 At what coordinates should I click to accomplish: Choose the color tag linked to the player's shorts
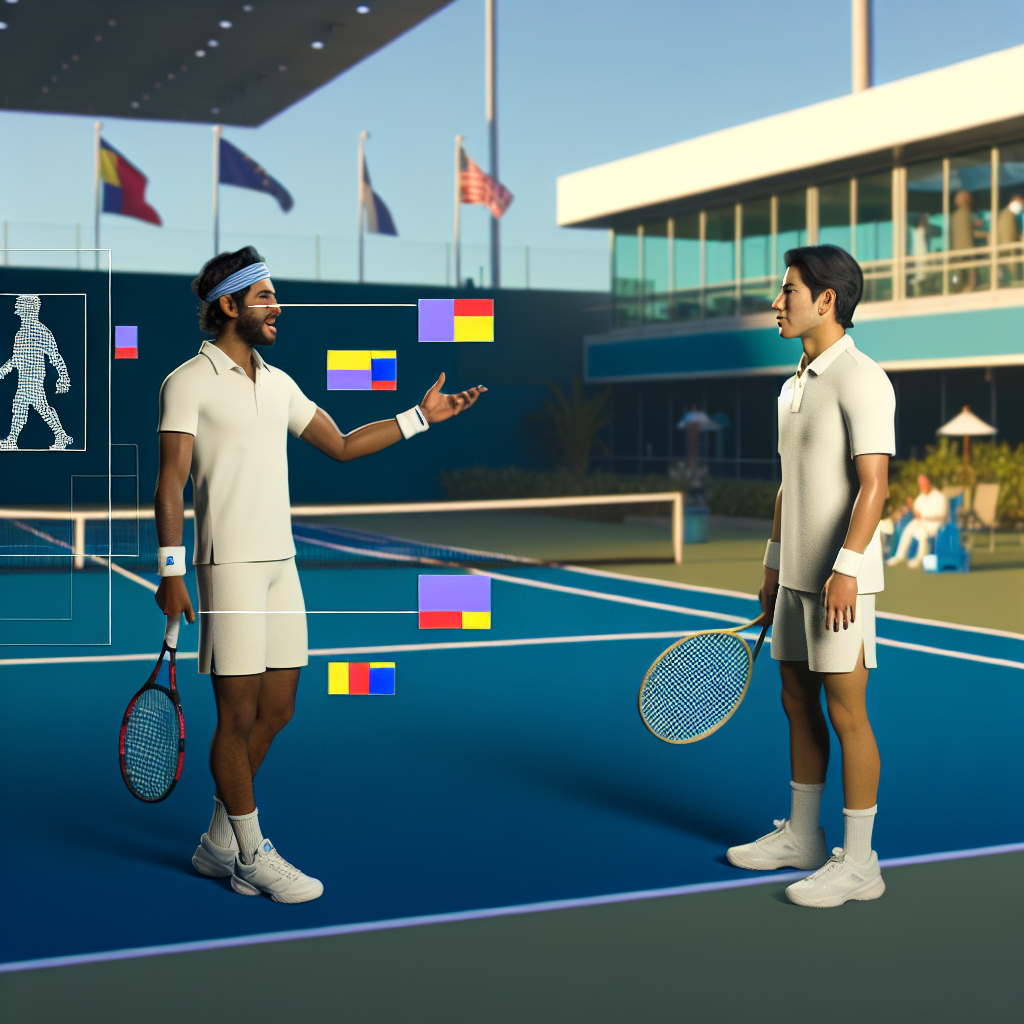coord(454,602)
